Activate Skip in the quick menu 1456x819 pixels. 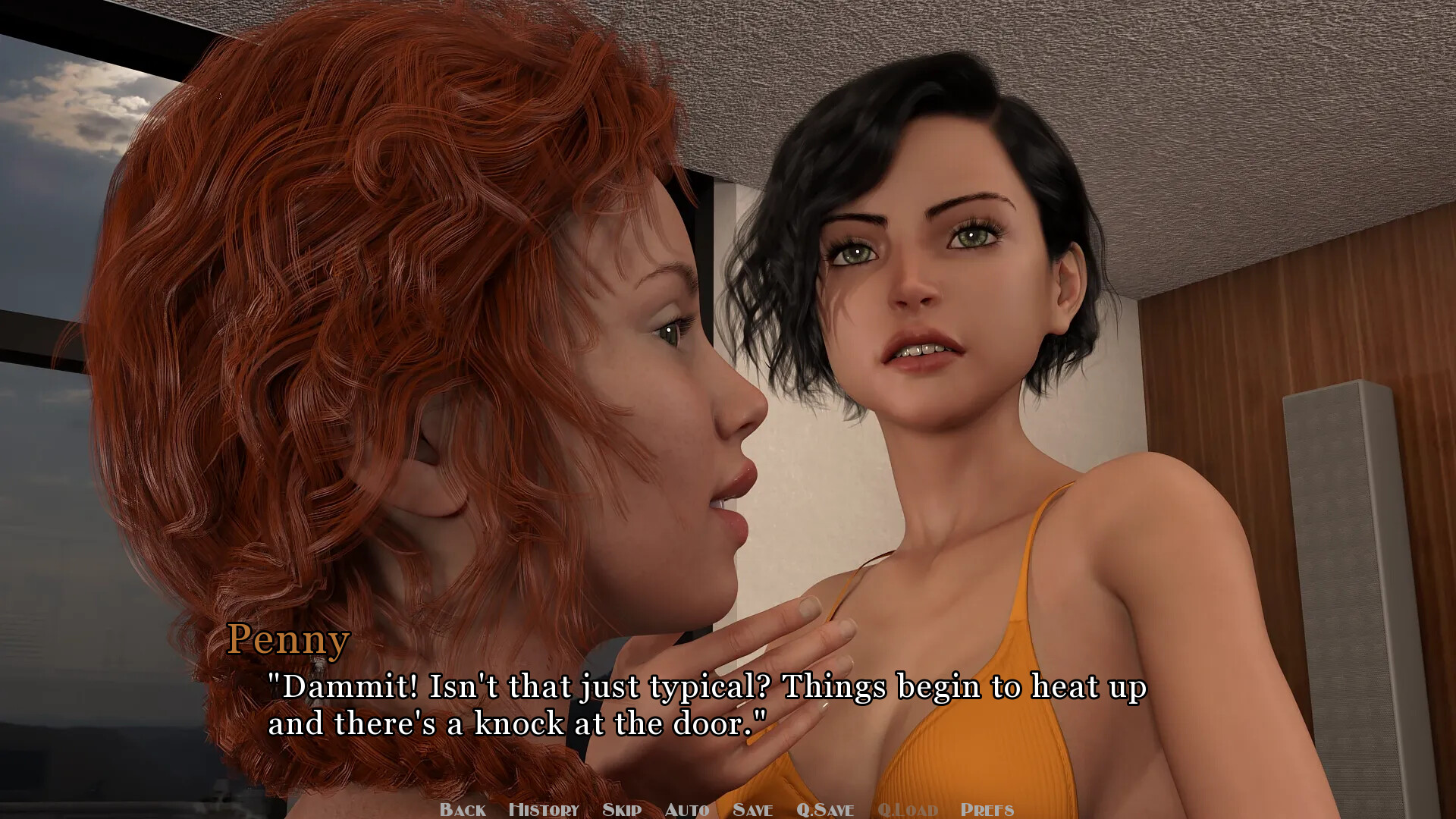[x=622, y=809]
